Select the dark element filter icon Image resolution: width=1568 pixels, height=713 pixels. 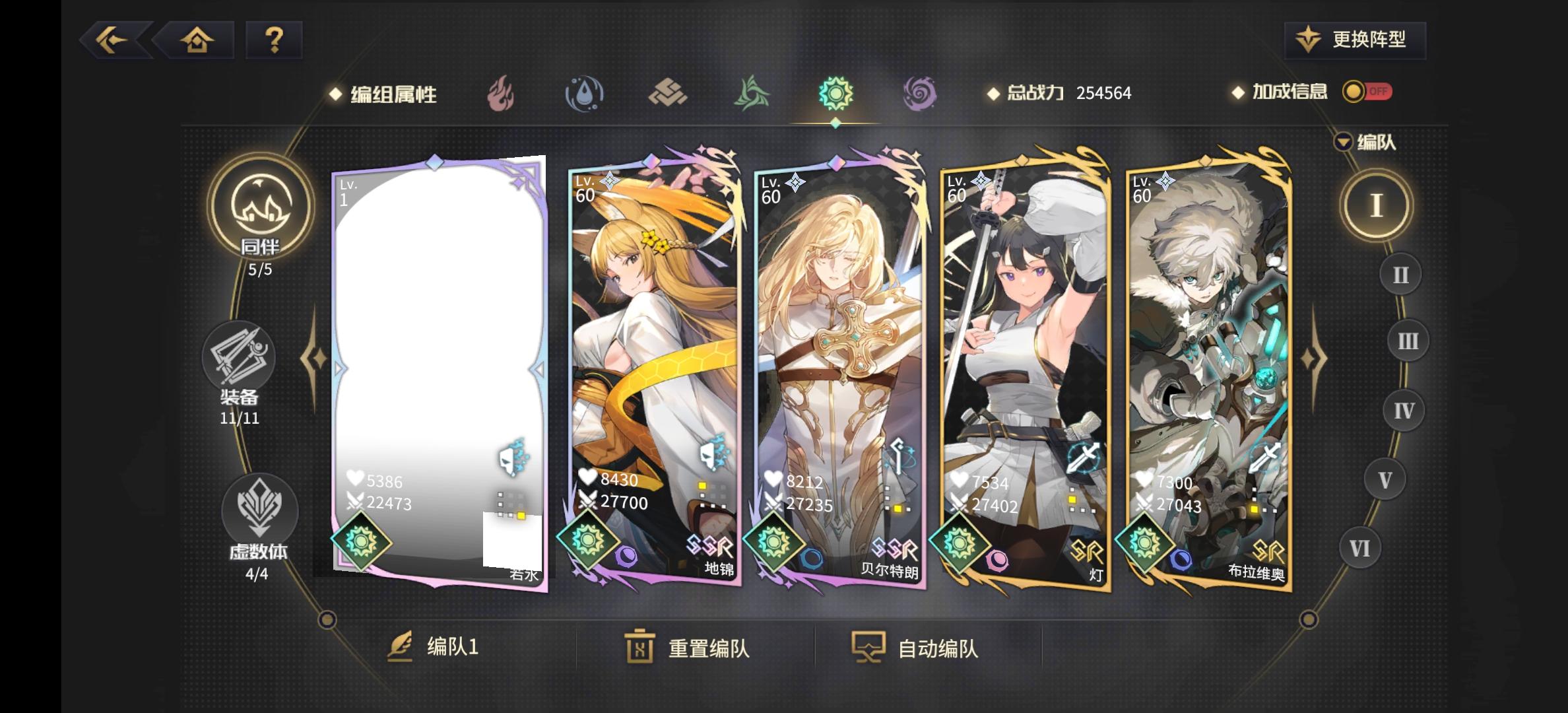click(x=920, y=94)
